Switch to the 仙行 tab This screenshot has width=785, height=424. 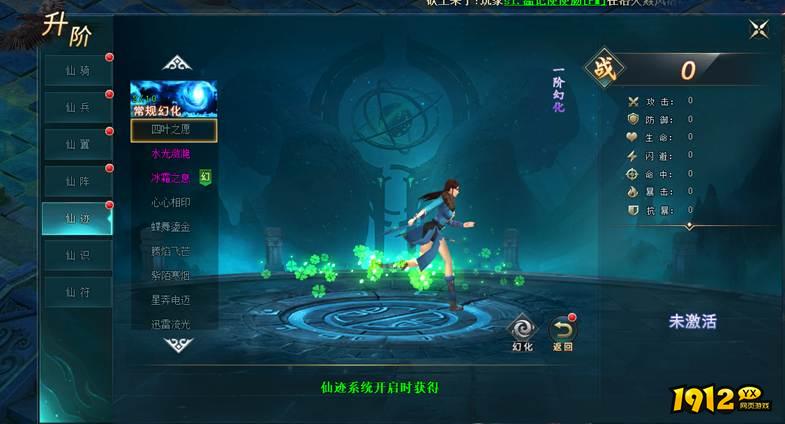coord(77,292)
